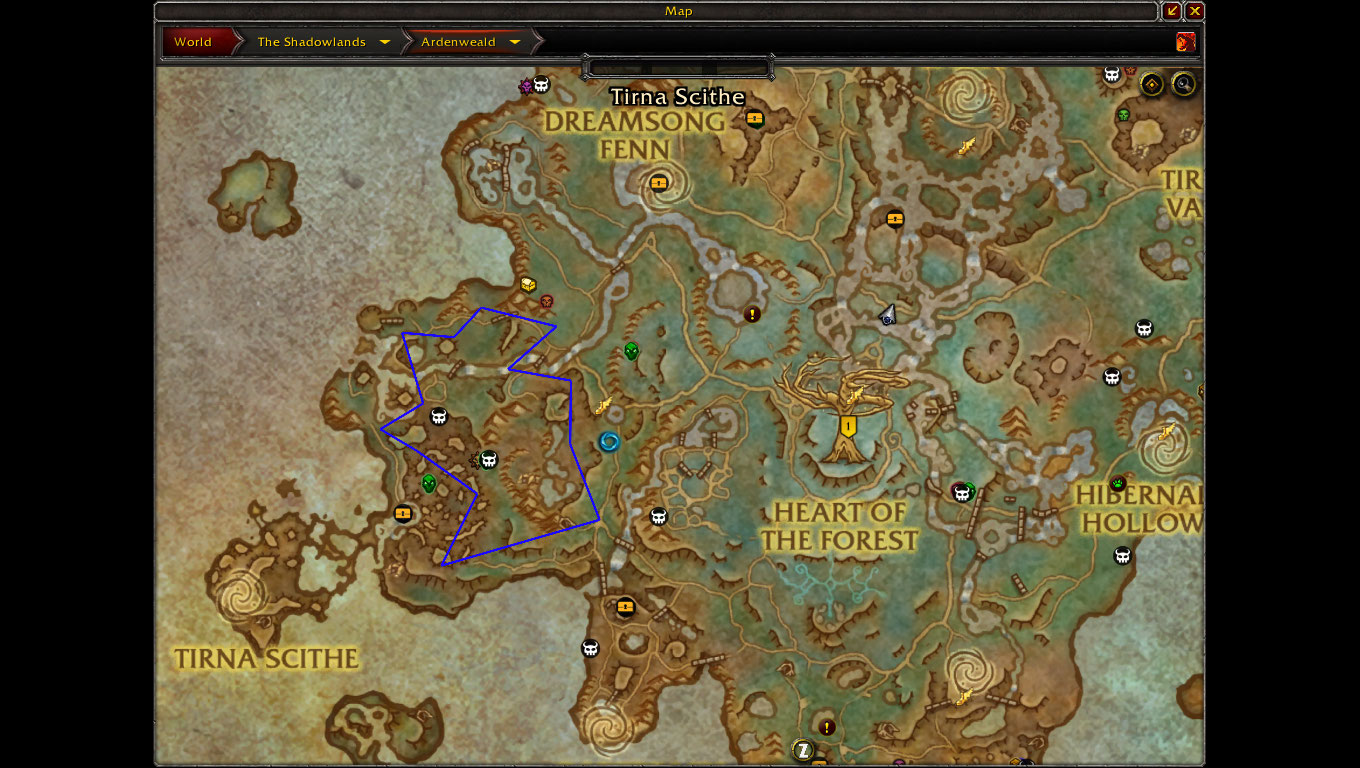
Task: Select The Shadowlands breadcrumb button
Action: point(310,42)
